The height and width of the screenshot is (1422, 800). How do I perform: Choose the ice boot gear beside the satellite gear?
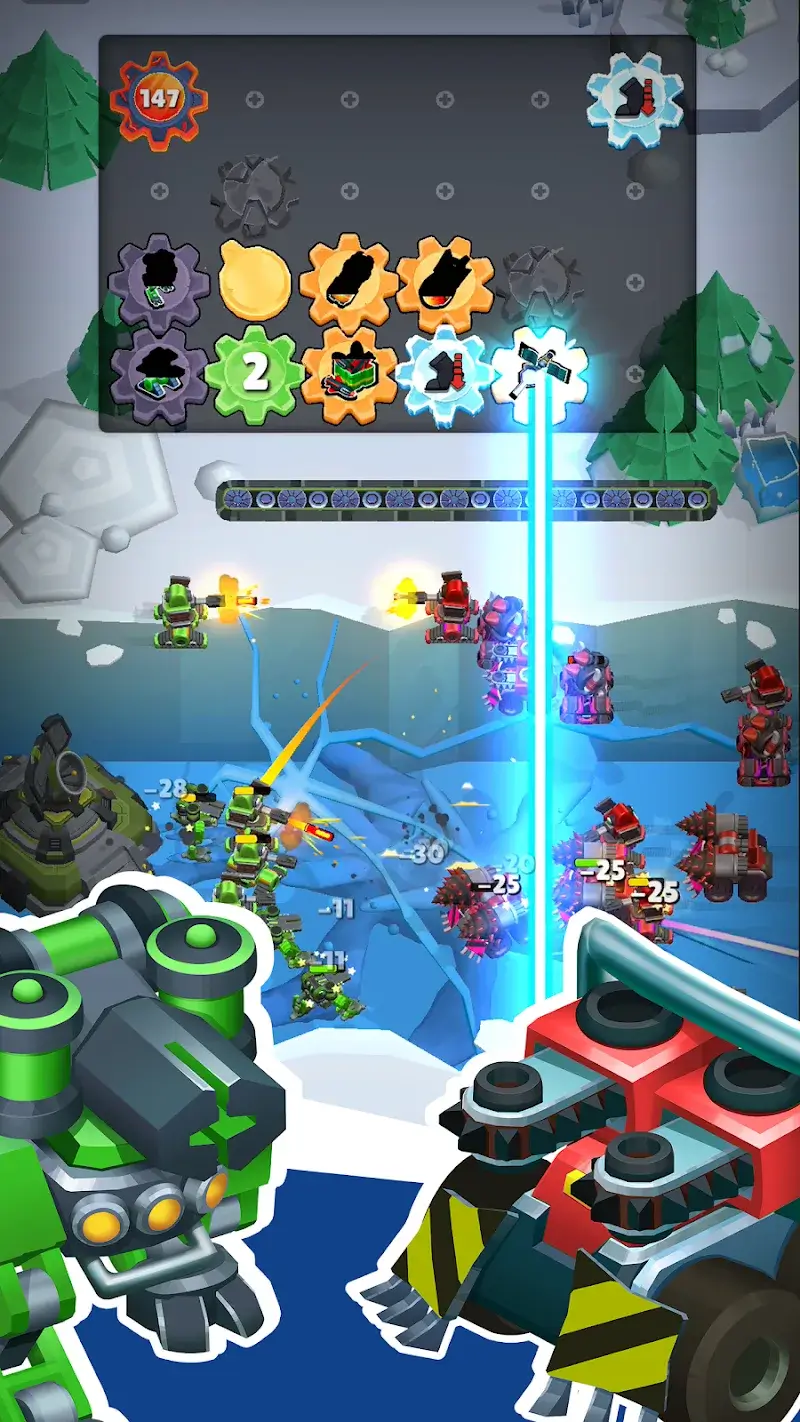pos(445,374)
